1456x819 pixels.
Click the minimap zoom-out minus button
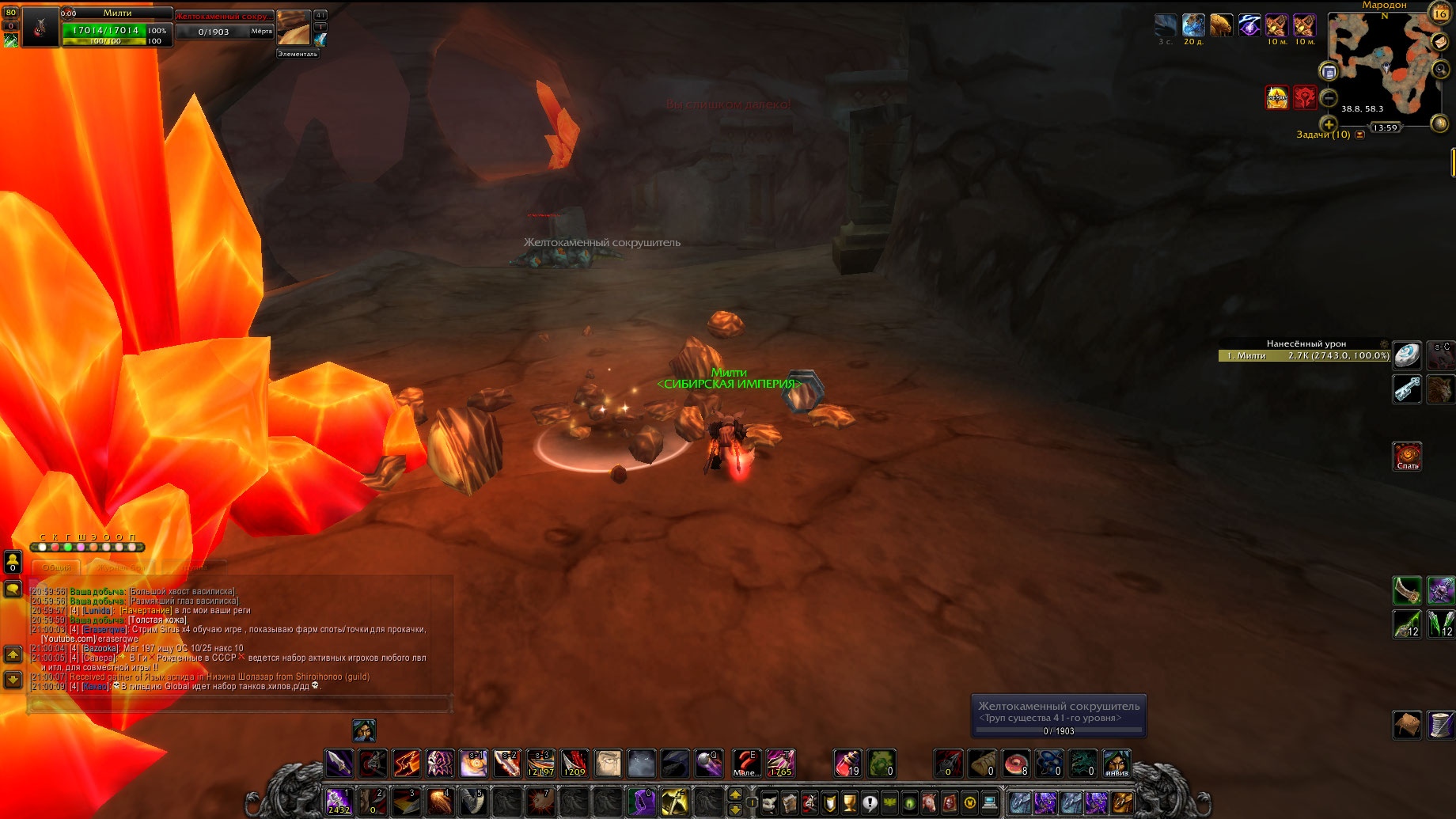coord(1329,98)
